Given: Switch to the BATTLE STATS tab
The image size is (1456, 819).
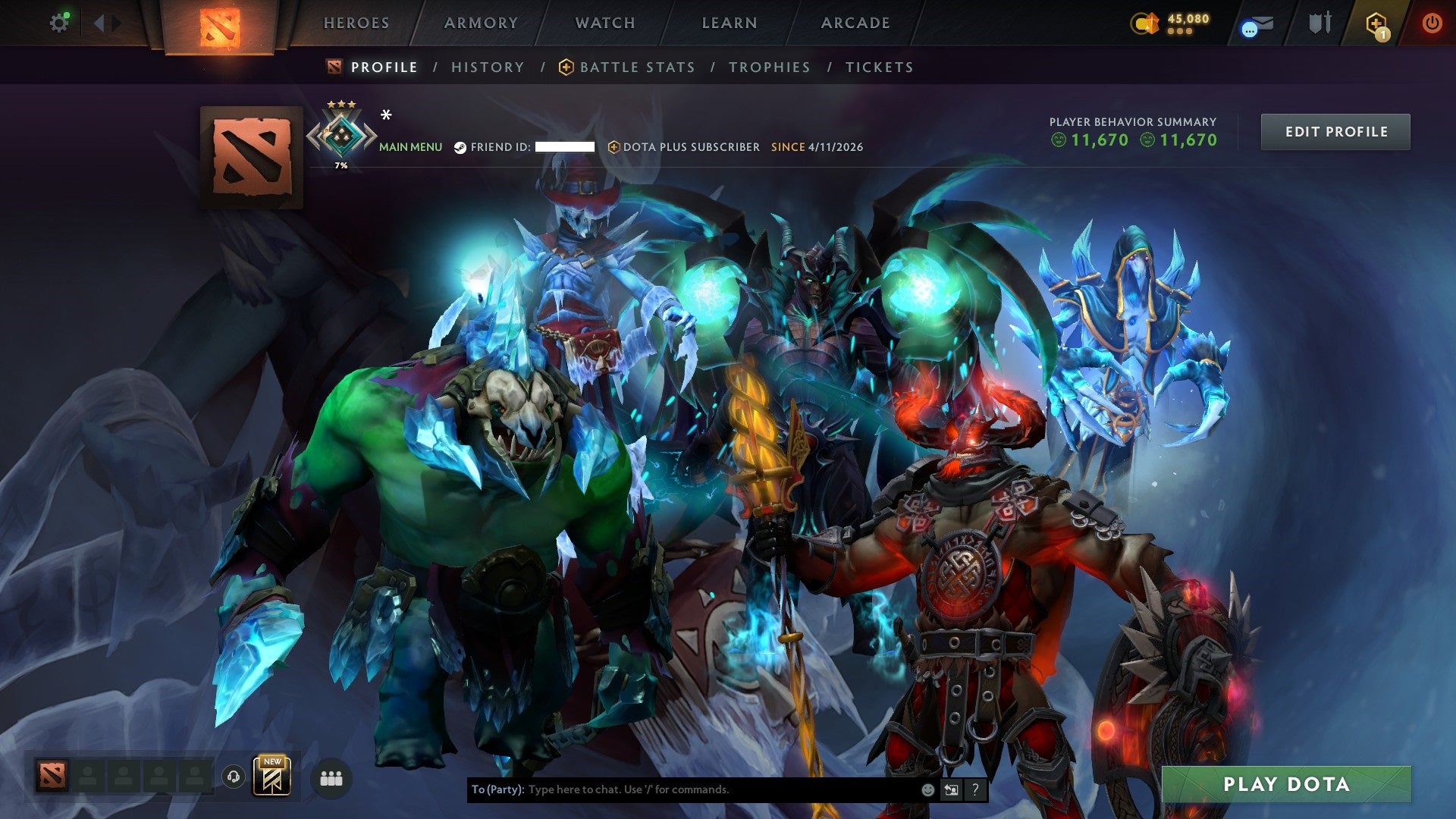Looking at the screenshot, I should tap(635, 67).
